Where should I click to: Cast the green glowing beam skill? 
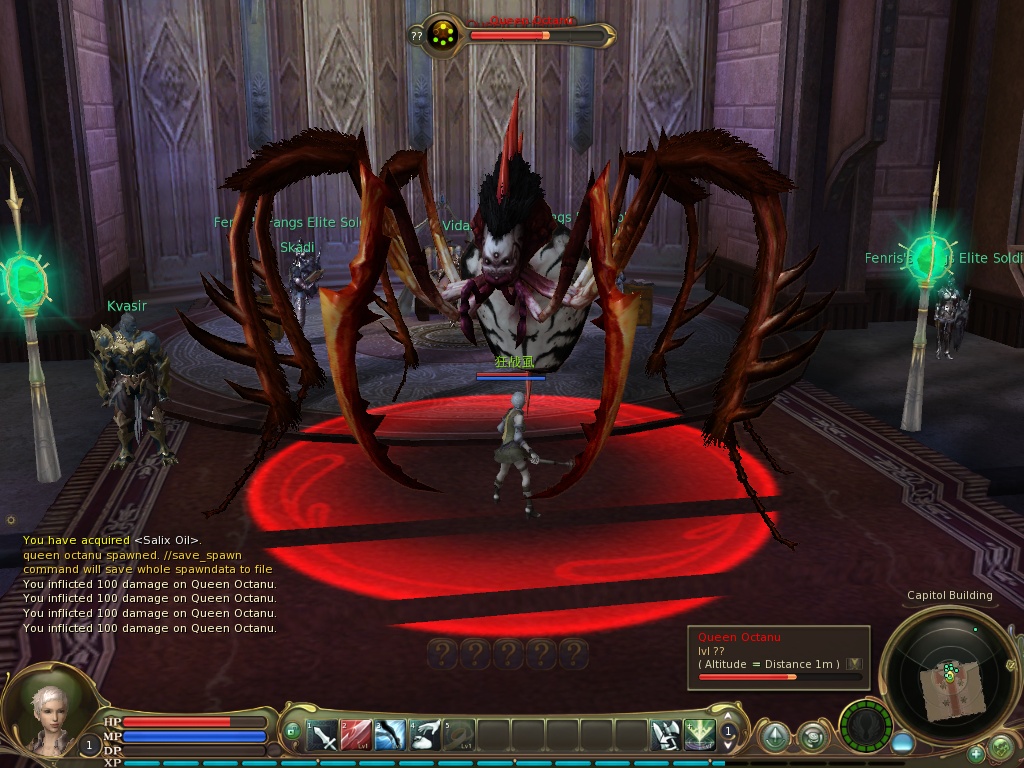[699, 737]
